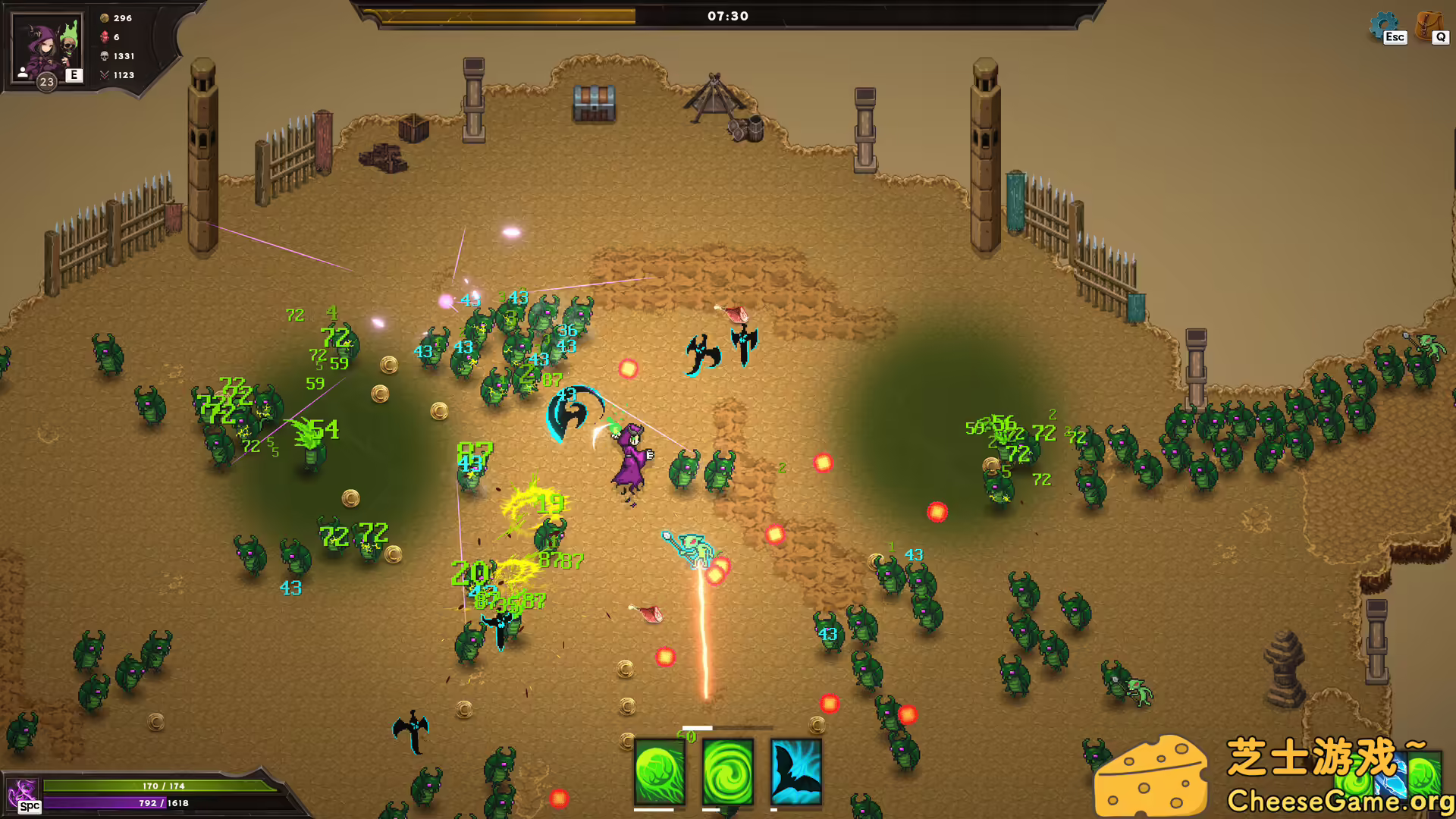
Task: Trigger the purple special ability icon
Action: pyautogui.click(x=23, y=794)
